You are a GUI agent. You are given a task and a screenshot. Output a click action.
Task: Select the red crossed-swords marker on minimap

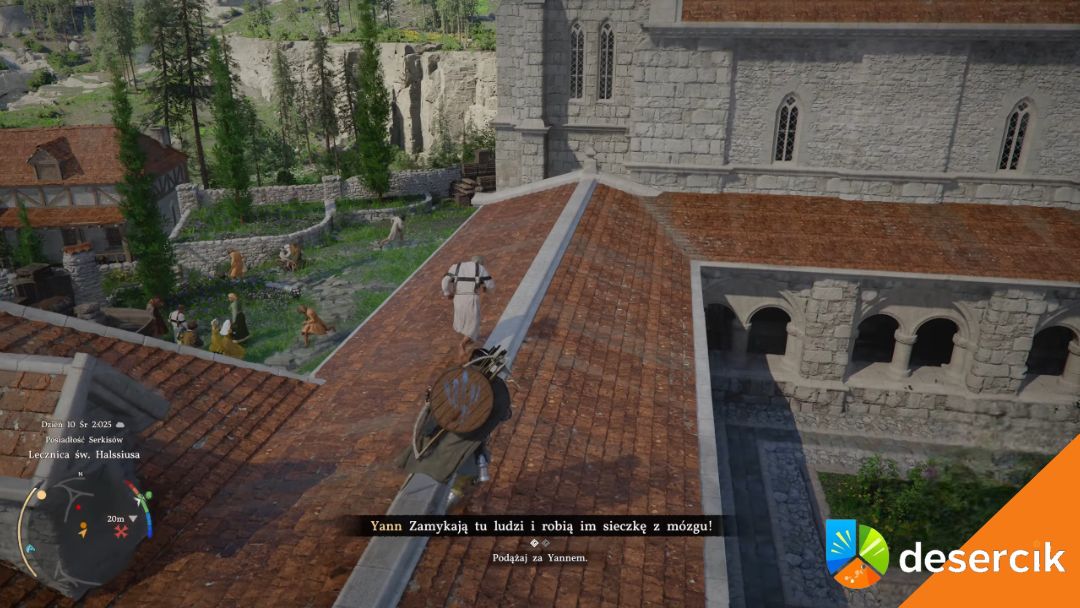121,532
